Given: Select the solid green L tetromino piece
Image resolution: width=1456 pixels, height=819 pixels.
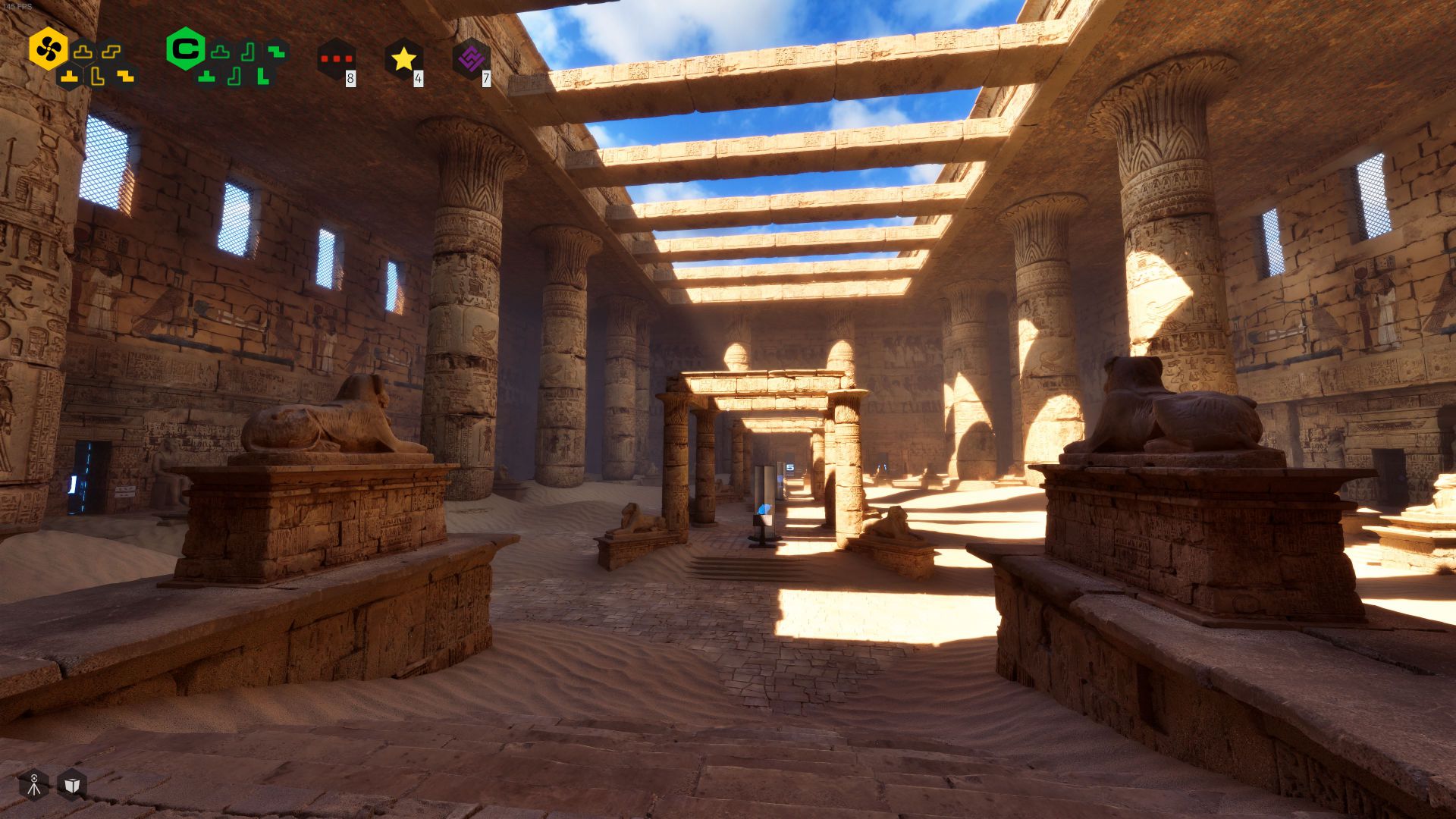Looking at the screenshot, I should [262, 76].
